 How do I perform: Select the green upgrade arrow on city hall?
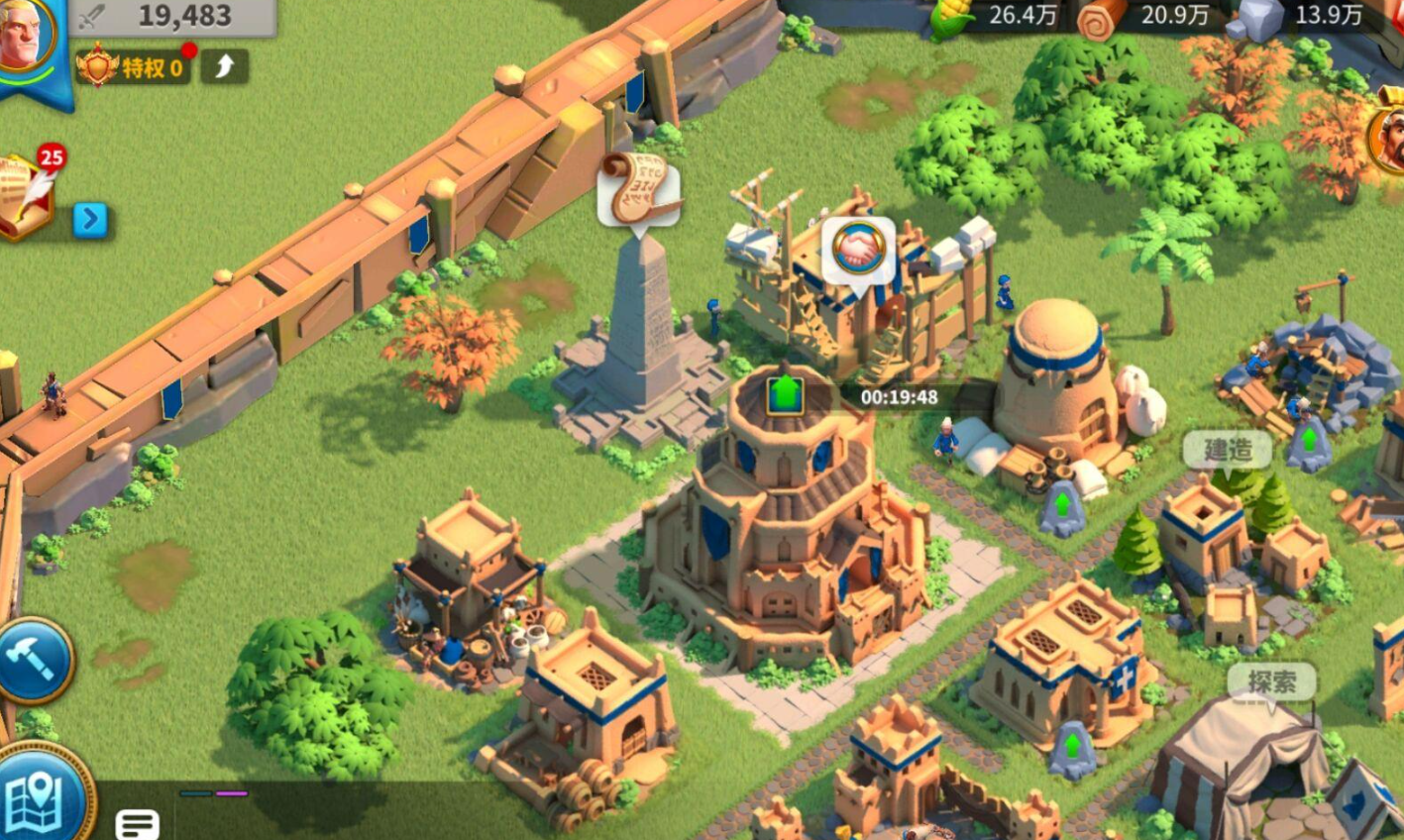coord(785,393)
